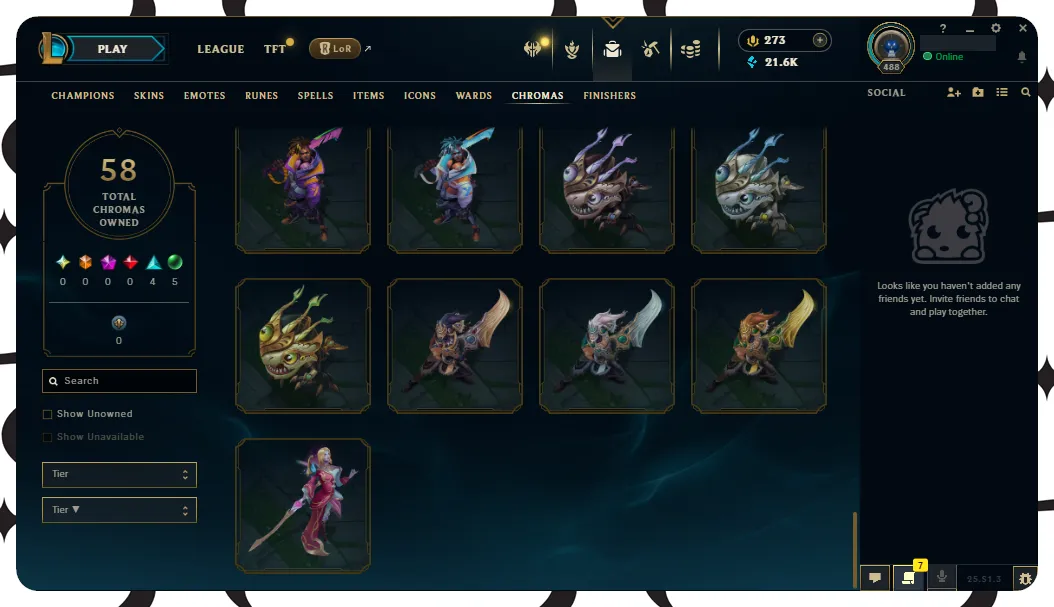Switch to the Wards tab
Image resolution: width=1054 pixels, height=607 pixels.
[474, 96]
